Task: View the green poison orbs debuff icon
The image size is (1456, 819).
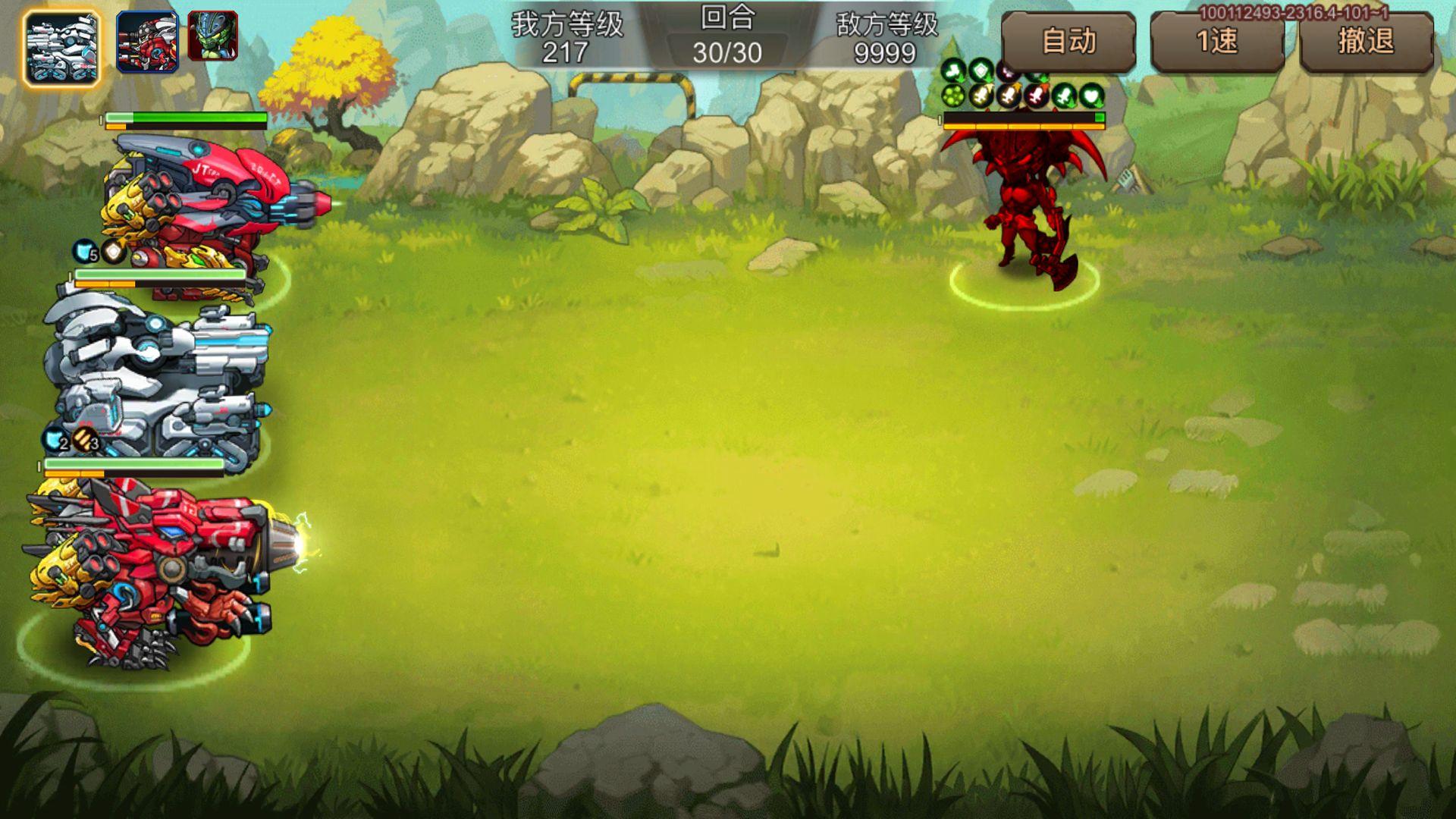Action: coord(953,97)
